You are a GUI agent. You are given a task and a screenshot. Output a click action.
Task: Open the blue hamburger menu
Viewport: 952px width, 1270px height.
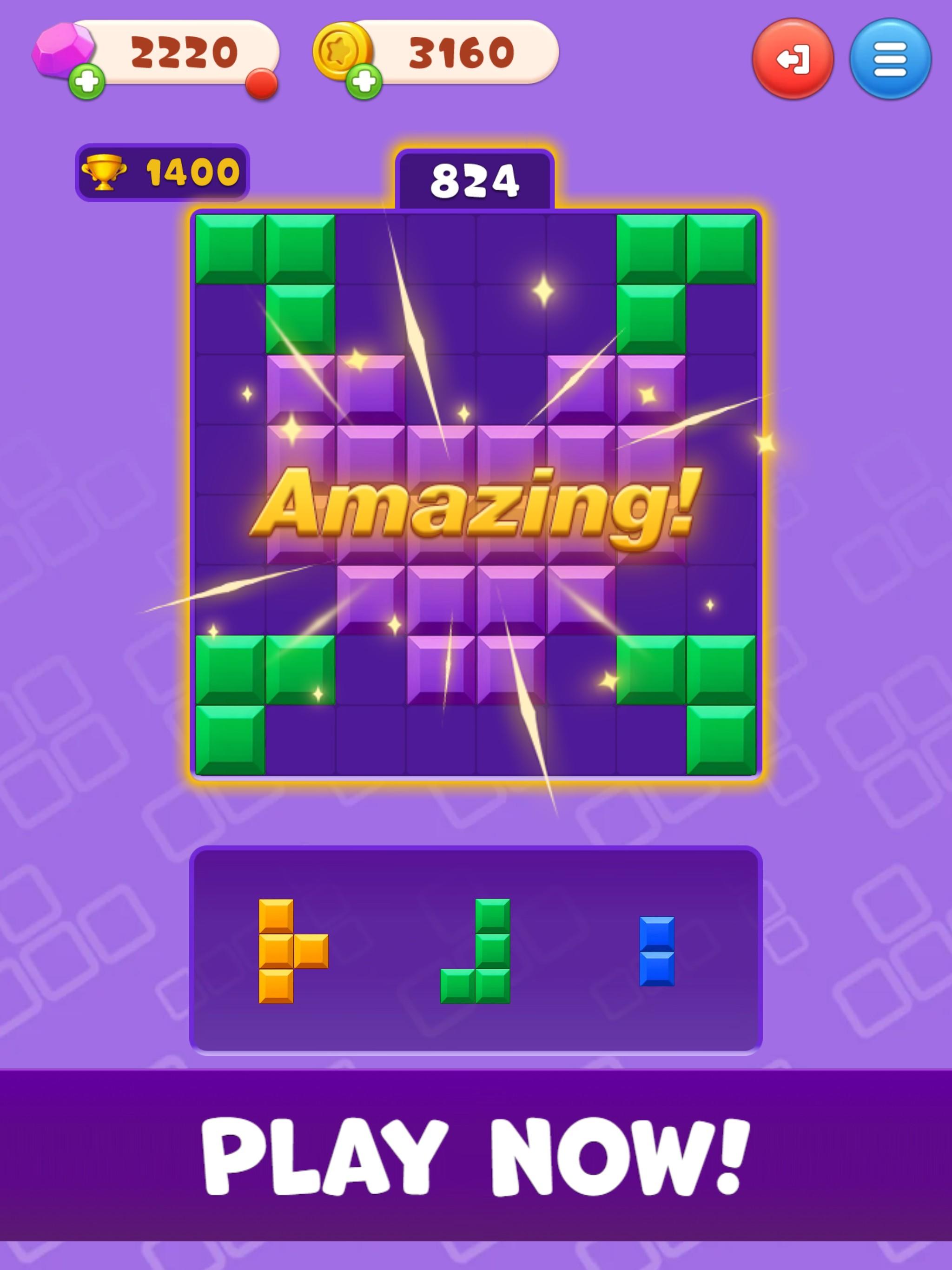pyautogui.click(x=892, y=58)
